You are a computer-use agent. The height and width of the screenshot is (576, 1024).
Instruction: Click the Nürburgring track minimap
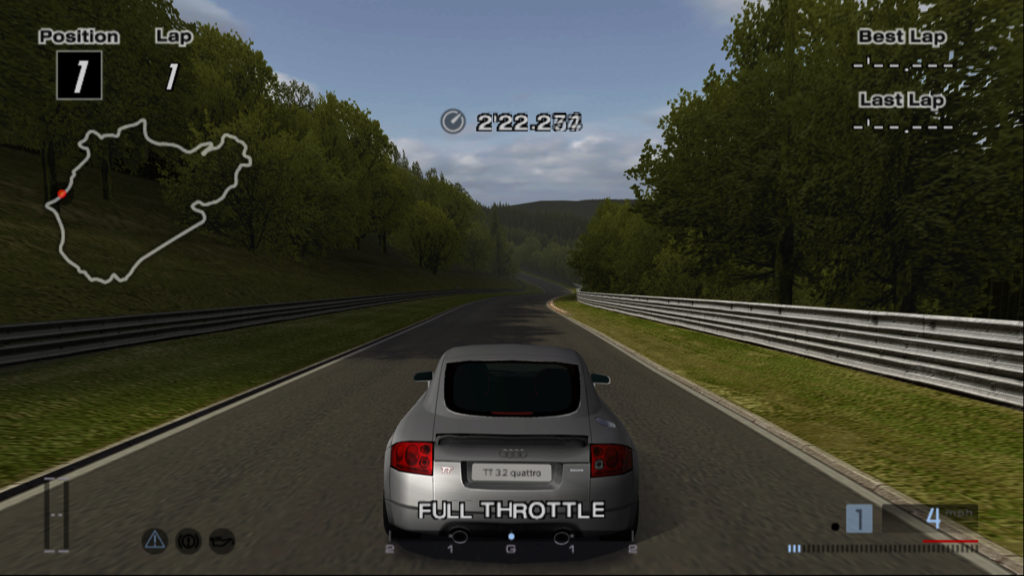tap(146, 200)
